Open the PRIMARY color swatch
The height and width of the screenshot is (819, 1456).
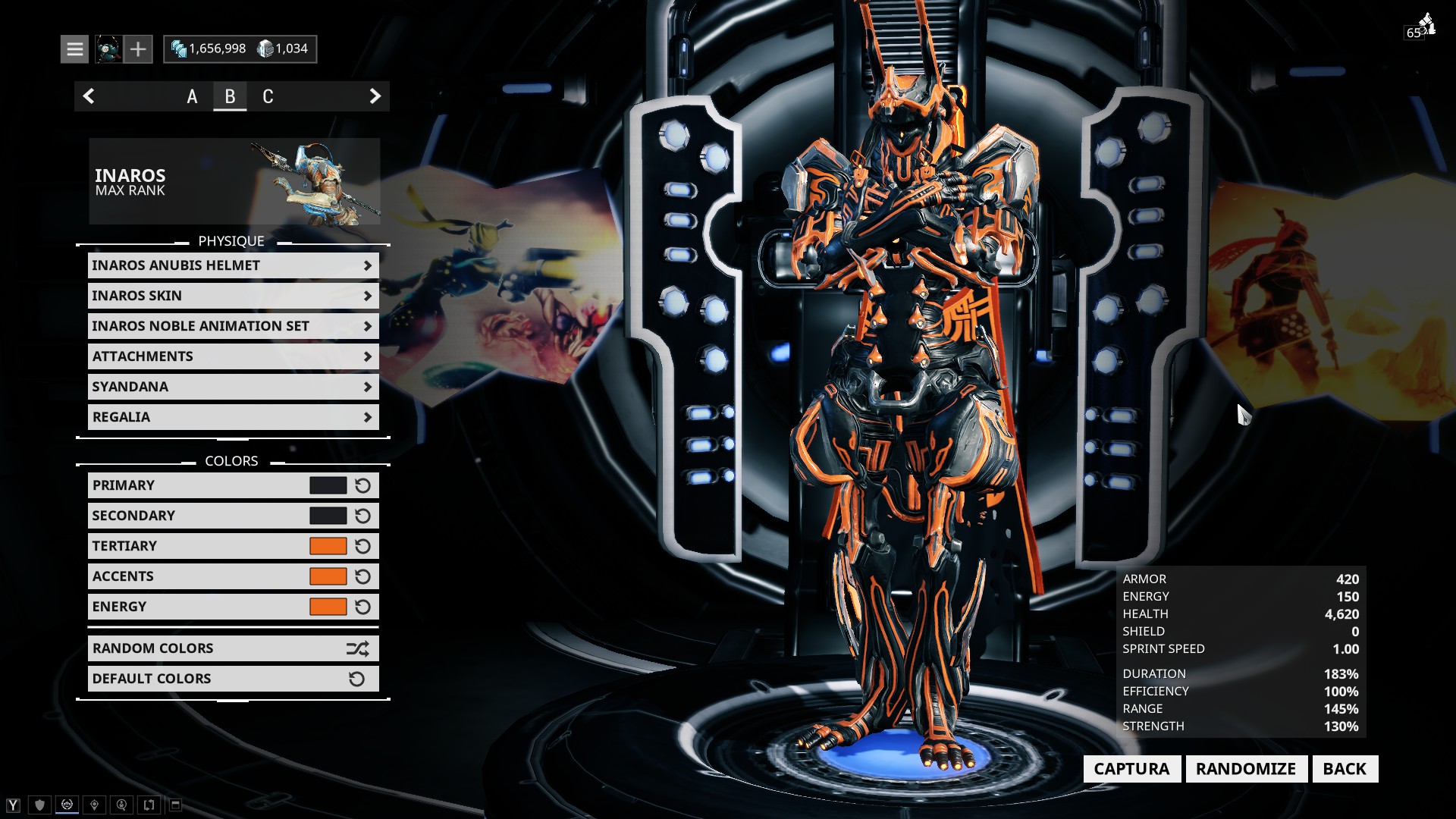pyautogui.click(x=326, y=485)
